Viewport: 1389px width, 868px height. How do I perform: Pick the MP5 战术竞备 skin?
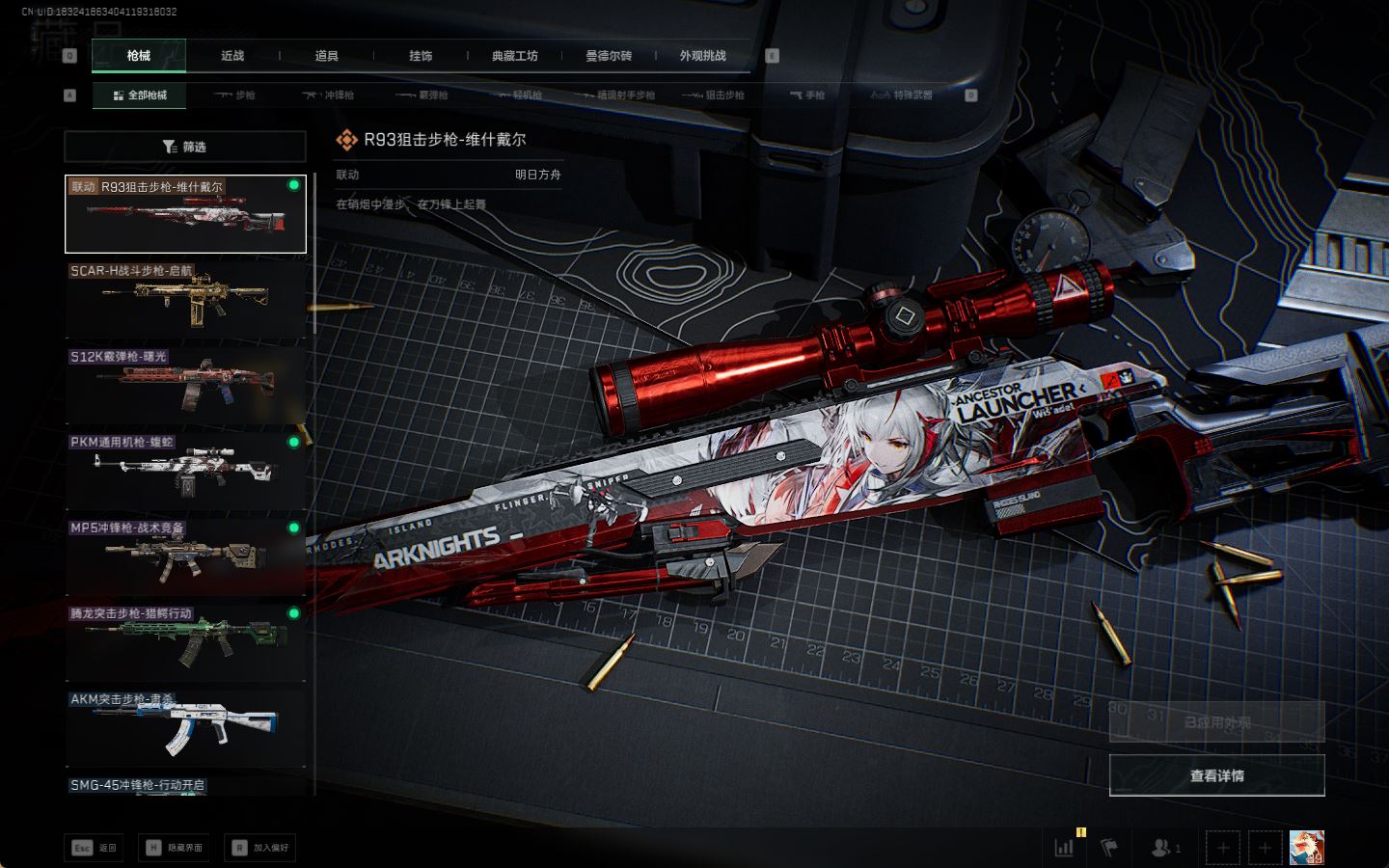point(185,556)
